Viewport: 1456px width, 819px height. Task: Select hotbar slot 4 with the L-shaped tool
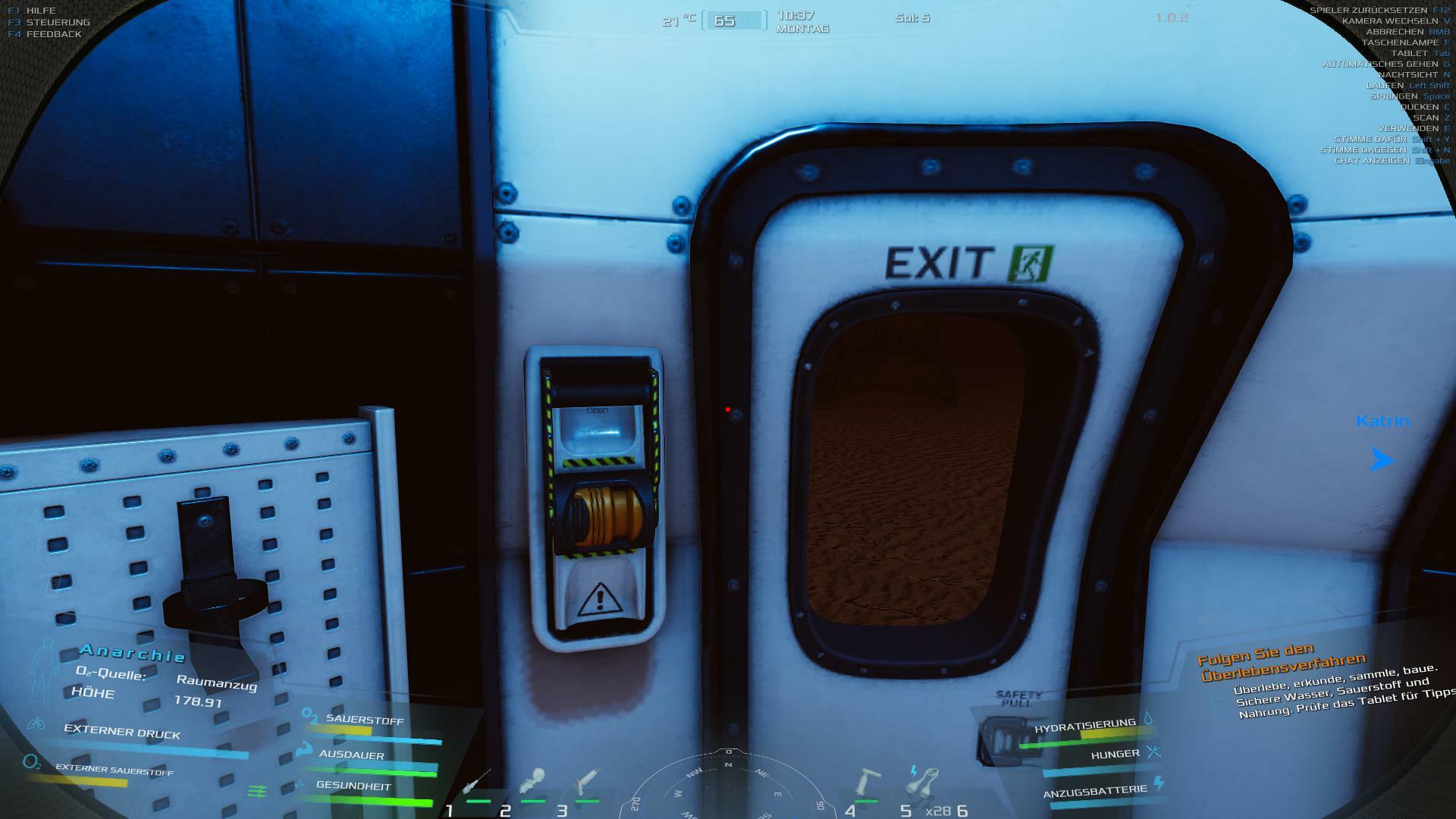pyautogui.click(x=866, y=783)
